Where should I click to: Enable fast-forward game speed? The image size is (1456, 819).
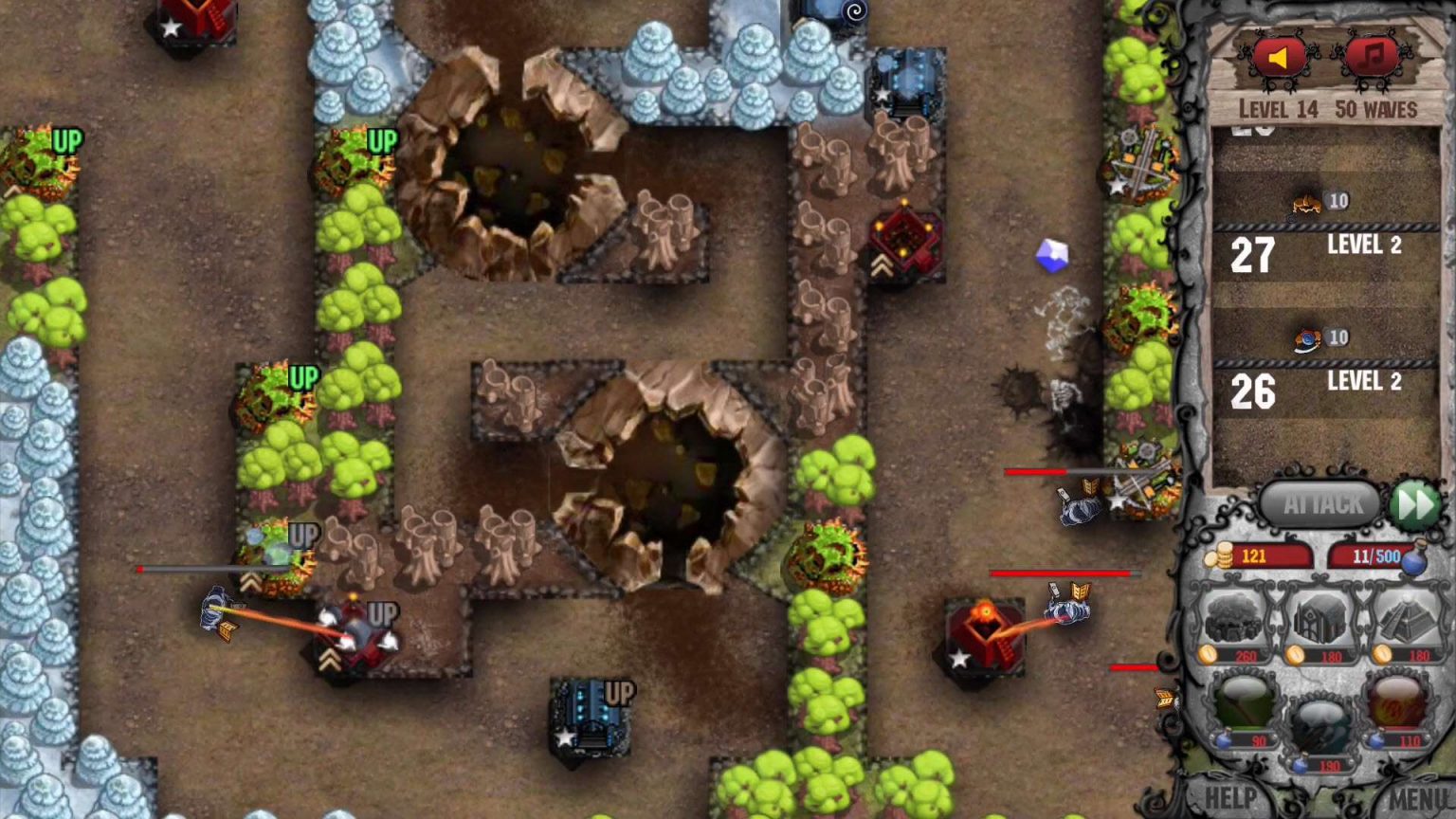point(1414,504)
